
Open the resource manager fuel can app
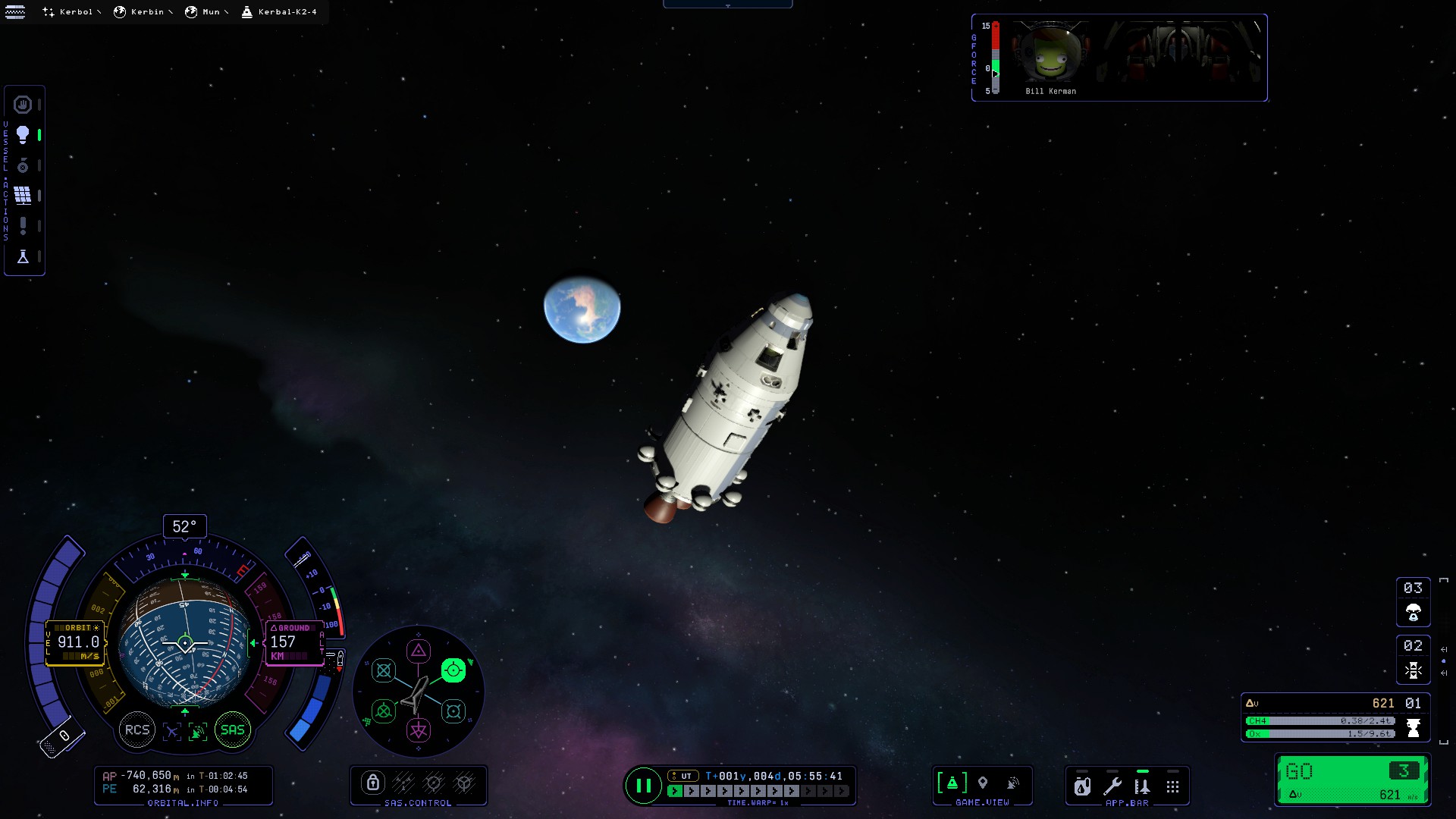tap(1082, 786)
